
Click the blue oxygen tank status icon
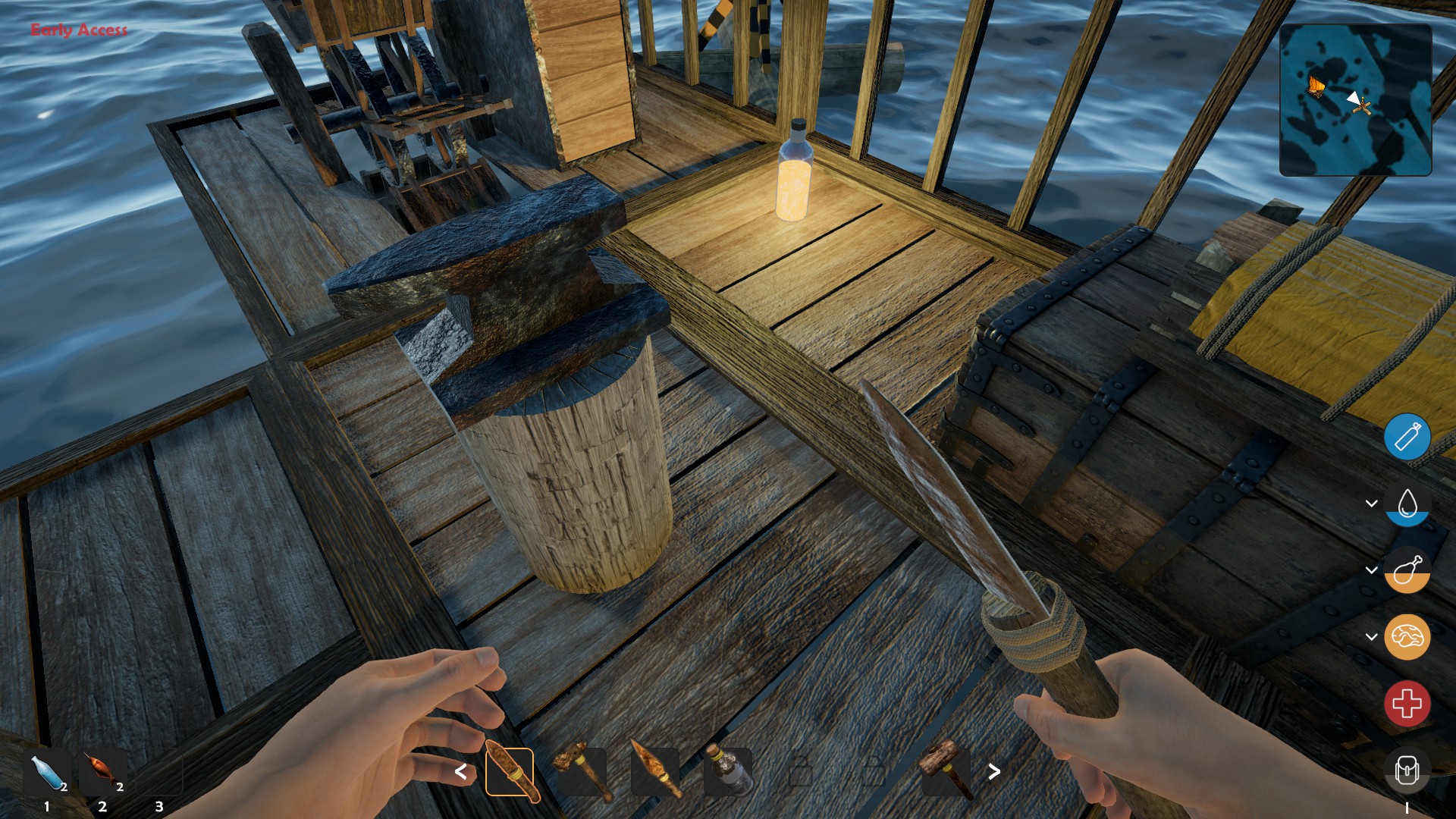(1407, 437)
